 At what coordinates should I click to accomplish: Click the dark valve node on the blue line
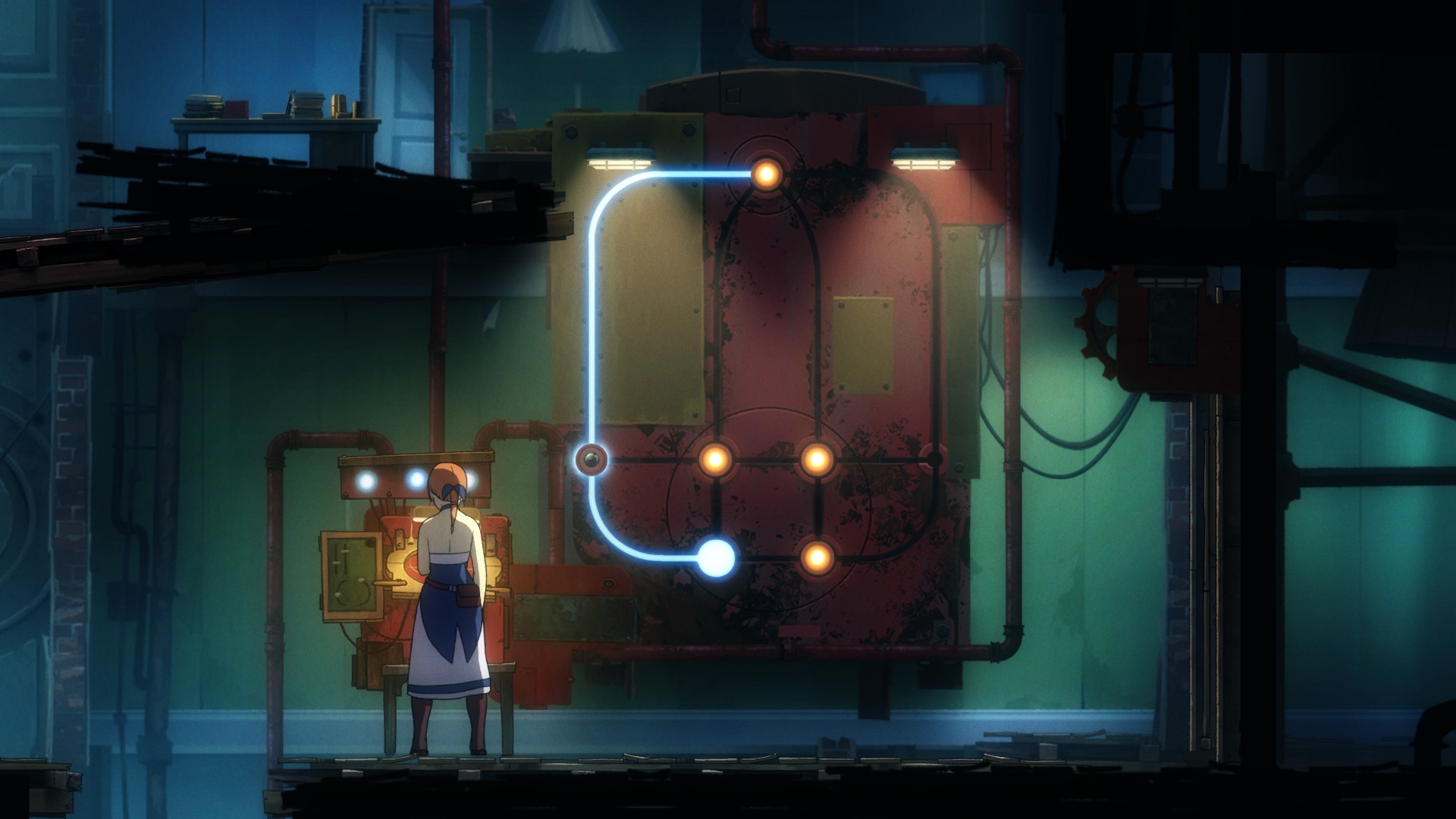591,459
